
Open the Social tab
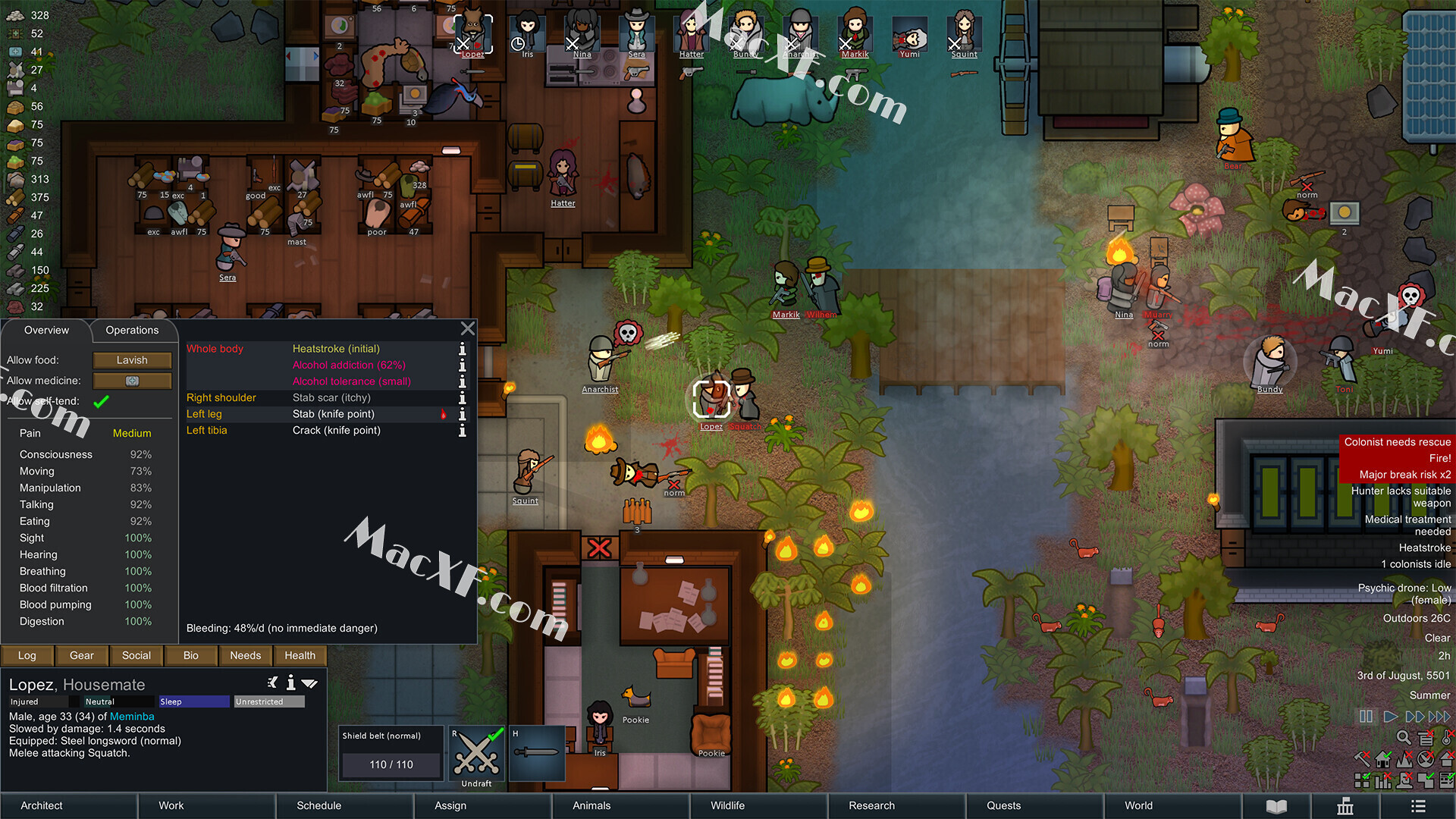pos(136,655)
